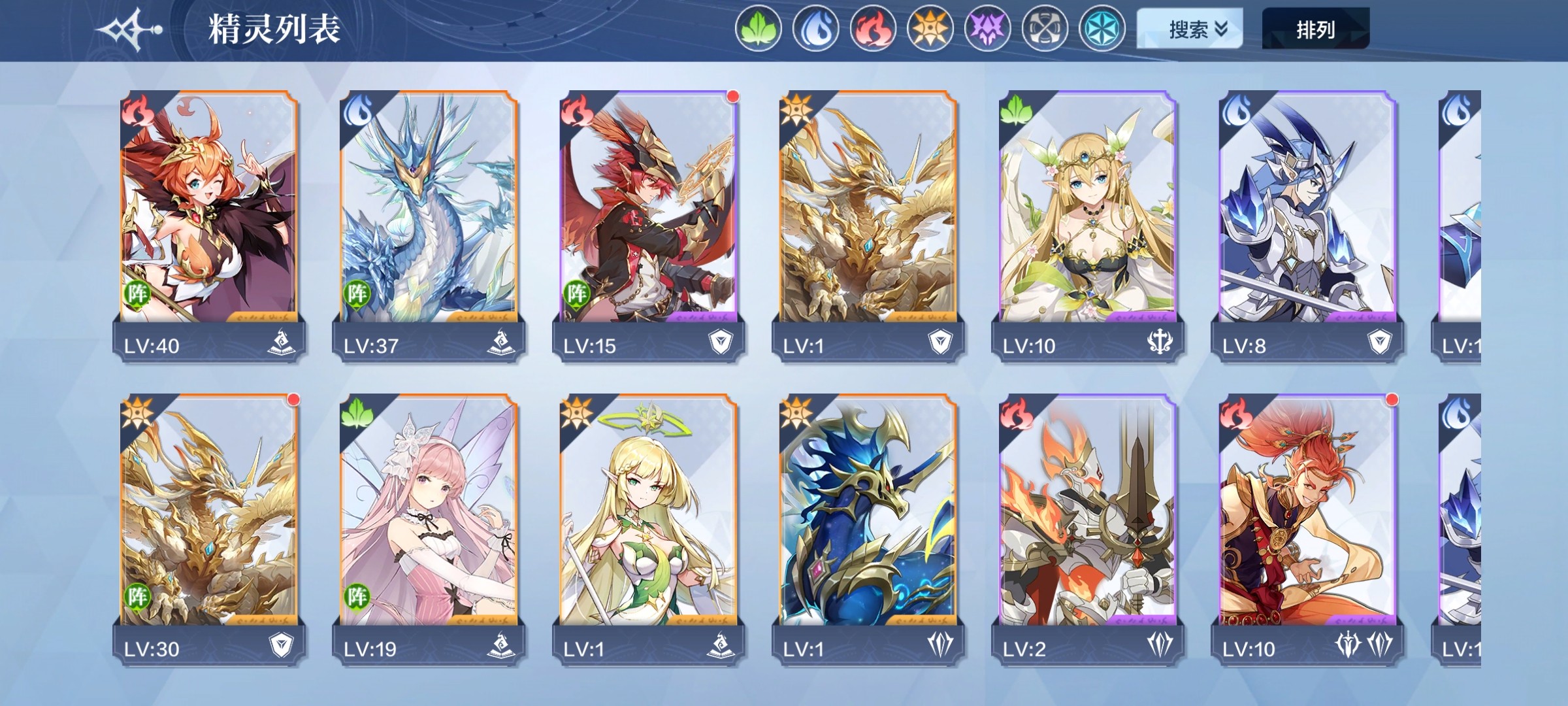The width and height of the screenshot is (1568, 706).
Task: Filter spirits by the green leaf element
Action: (x=758, y=29)
